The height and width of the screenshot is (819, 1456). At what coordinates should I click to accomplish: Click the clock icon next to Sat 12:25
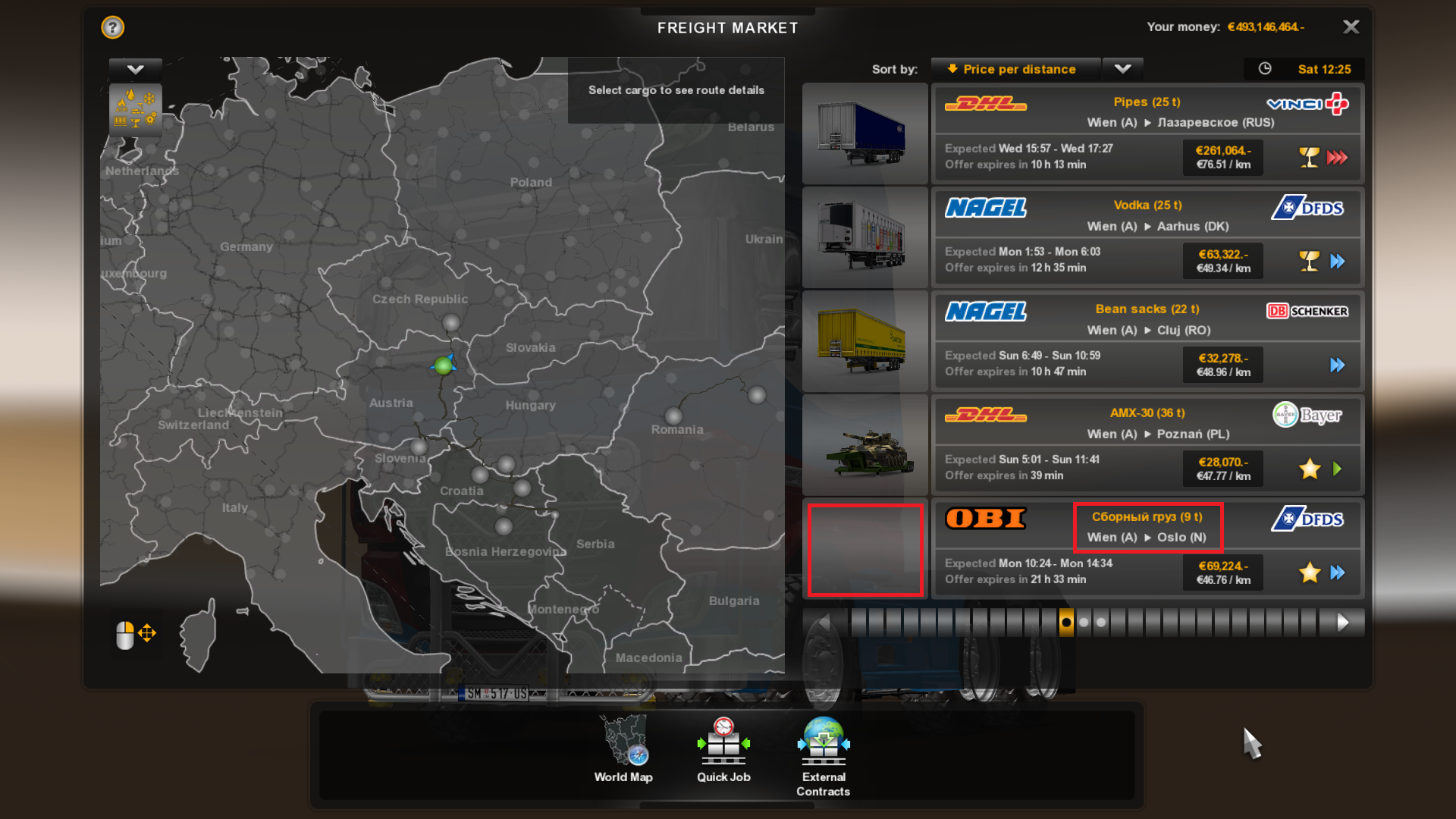click(1265, 69)
